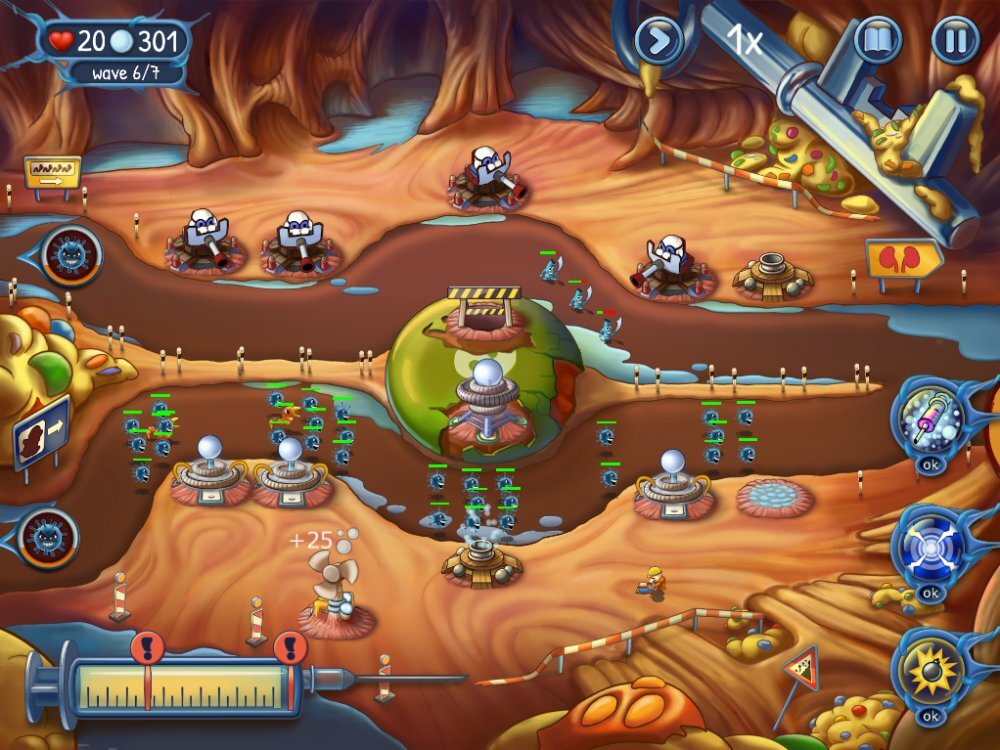Image resolution: width=1000 pixels, height=750 pixels.
Task: Select the empty blue tower build pad
Action: point(774,496)
